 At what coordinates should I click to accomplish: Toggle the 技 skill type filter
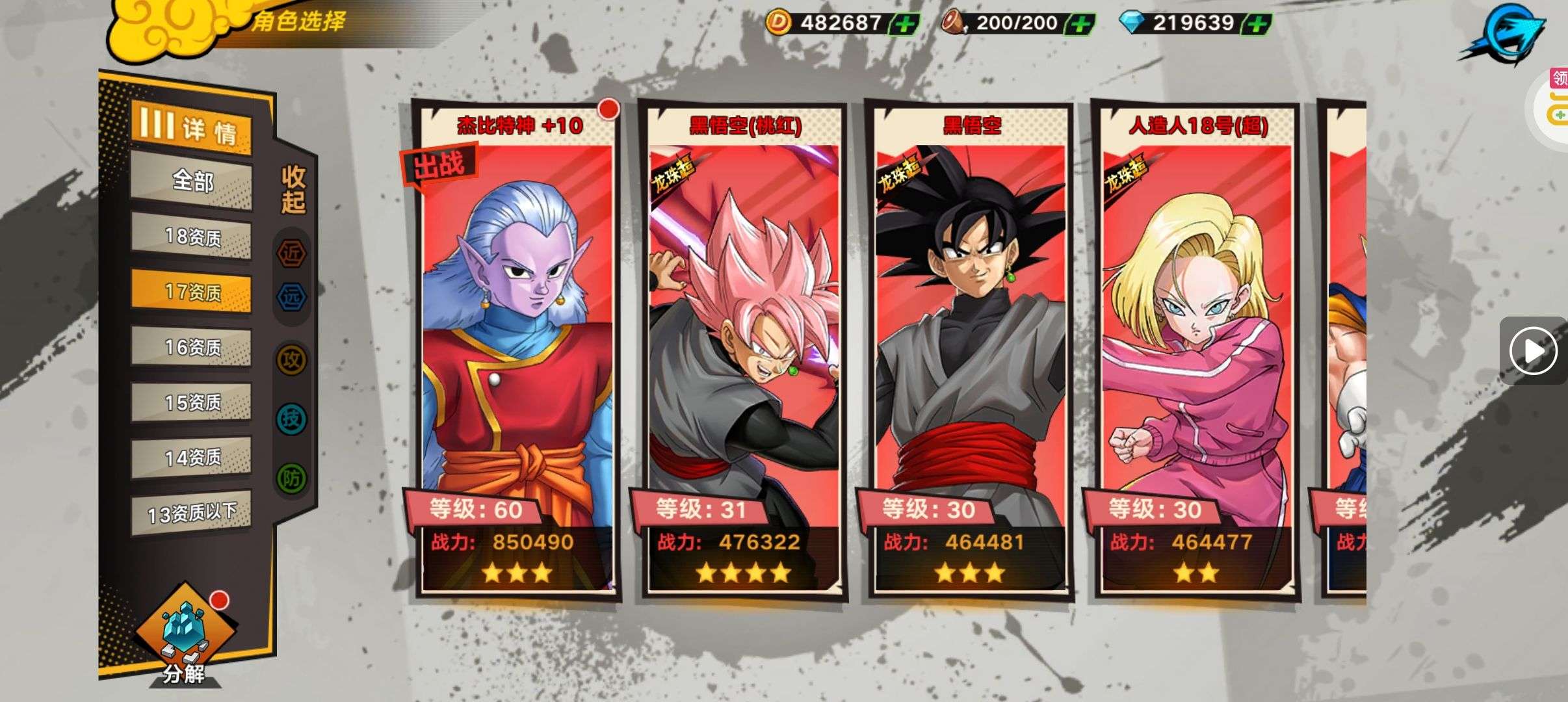[292, 419]
